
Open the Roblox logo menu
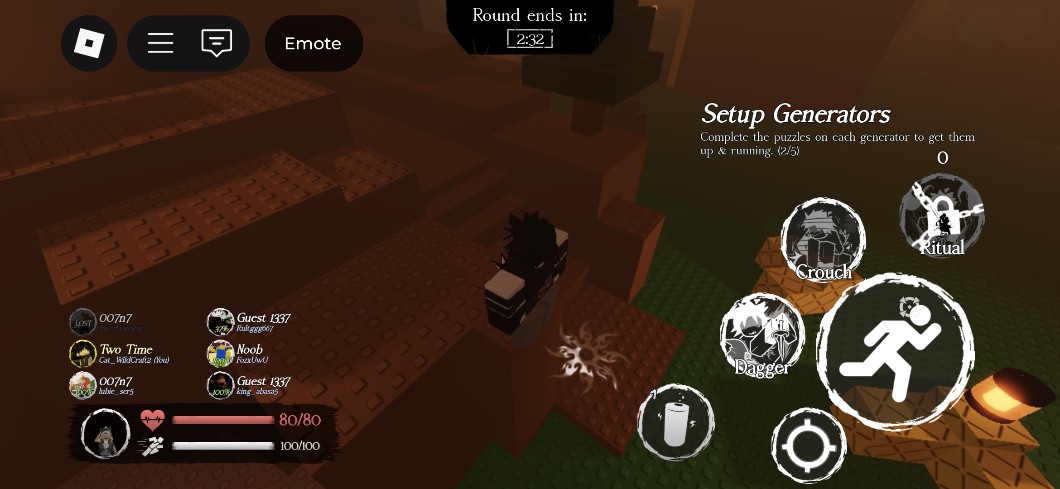coord(89,43)
